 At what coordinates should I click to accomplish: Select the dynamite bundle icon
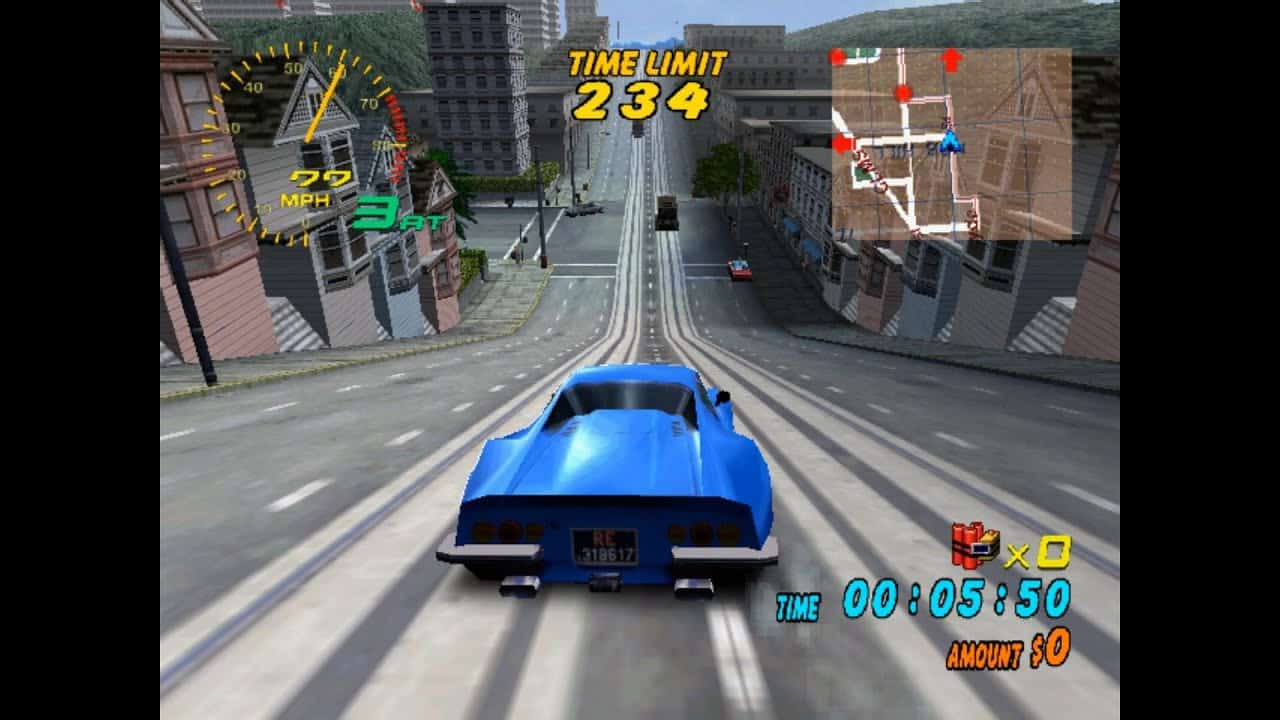coord(975,544)
